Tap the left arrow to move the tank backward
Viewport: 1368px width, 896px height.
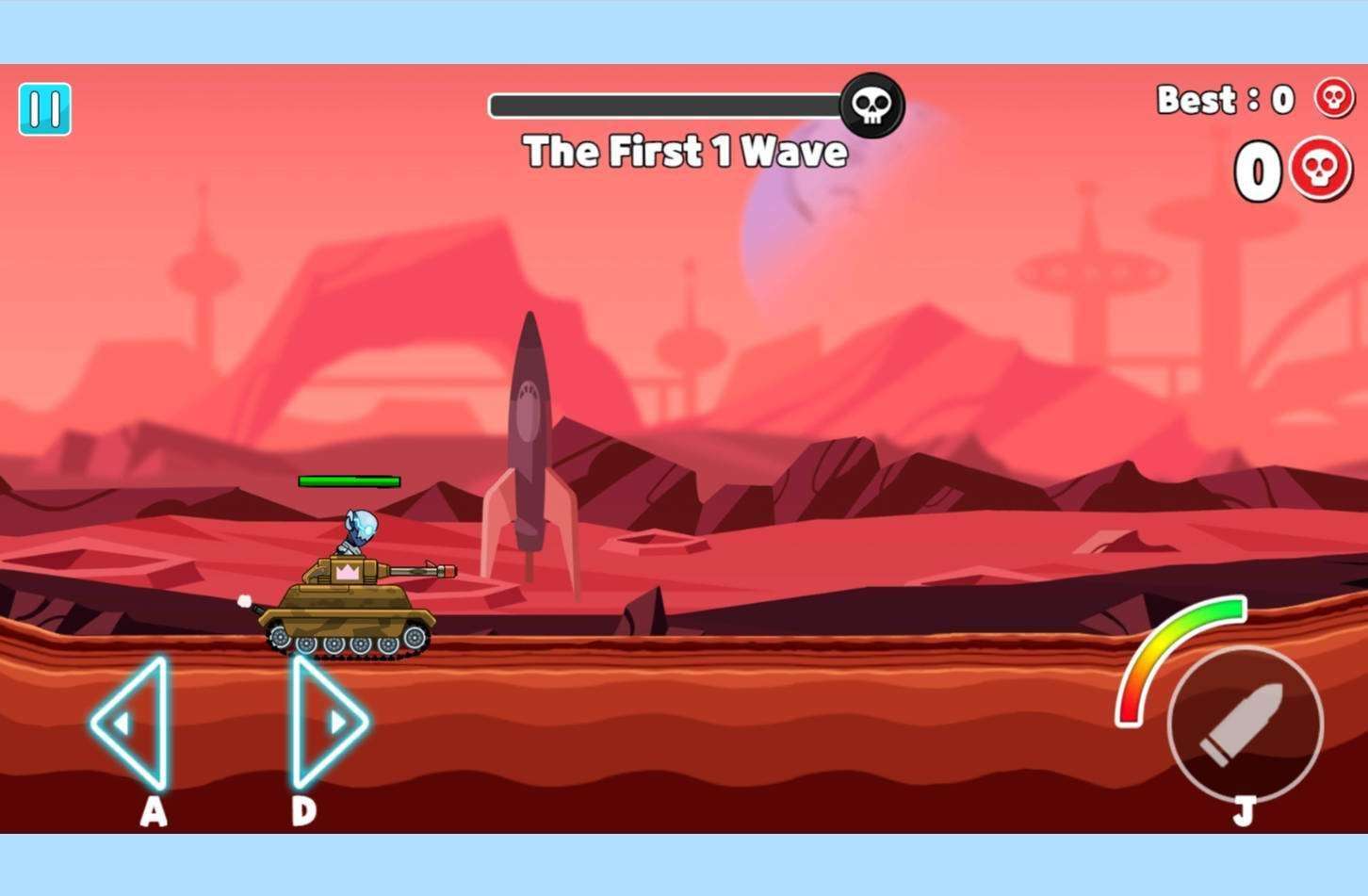click(132, 723)
